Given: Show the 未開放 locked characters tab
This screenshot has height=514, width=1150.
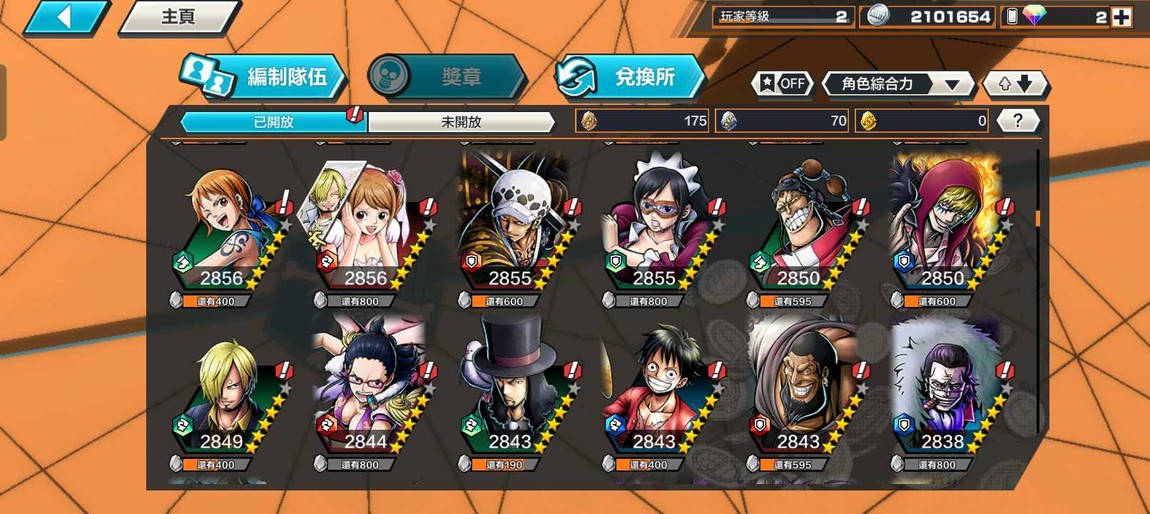Looking at the screenshot, I should 461,122.
